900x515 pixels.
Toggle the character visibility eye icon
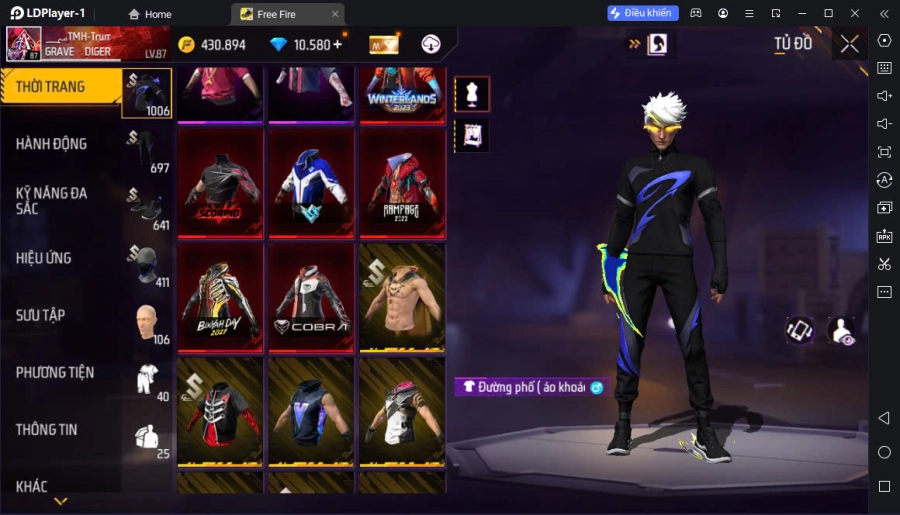coord(842,331)
